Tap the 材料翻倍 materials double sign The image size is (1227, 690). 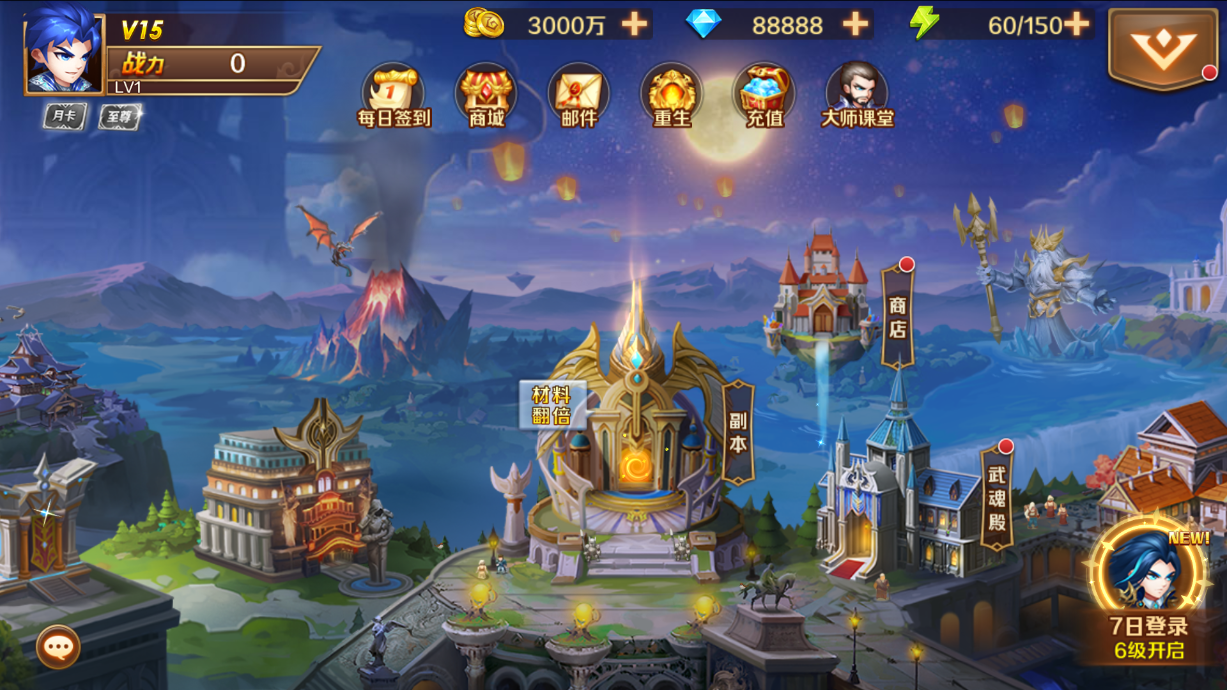click(551, 405)
